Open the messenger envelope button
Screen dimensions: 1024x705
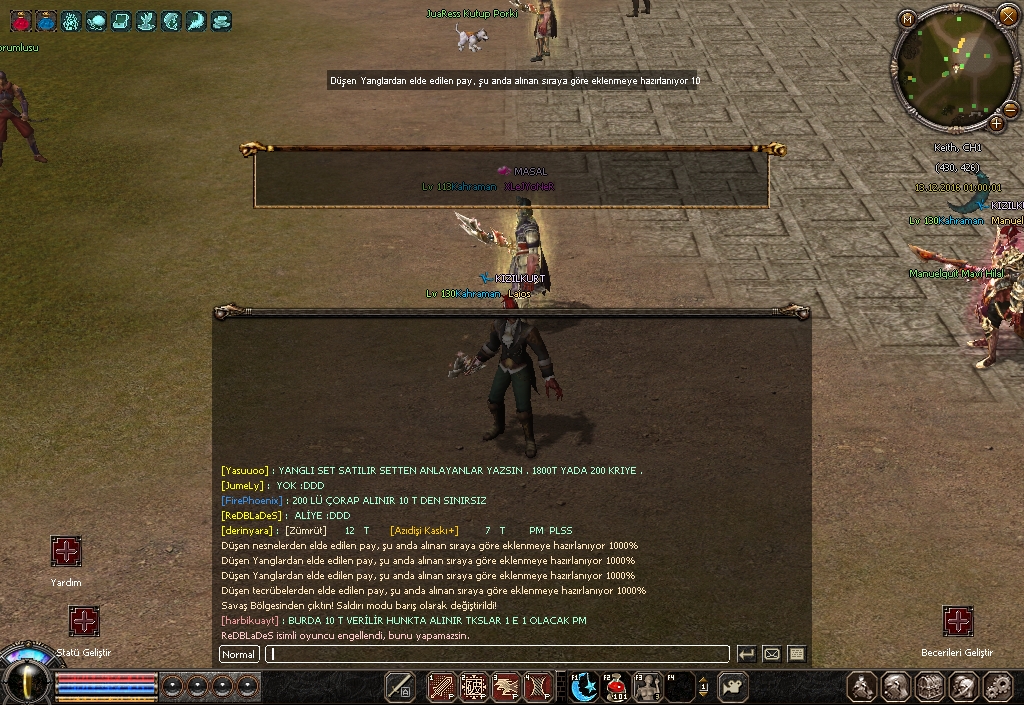[771, 654]
